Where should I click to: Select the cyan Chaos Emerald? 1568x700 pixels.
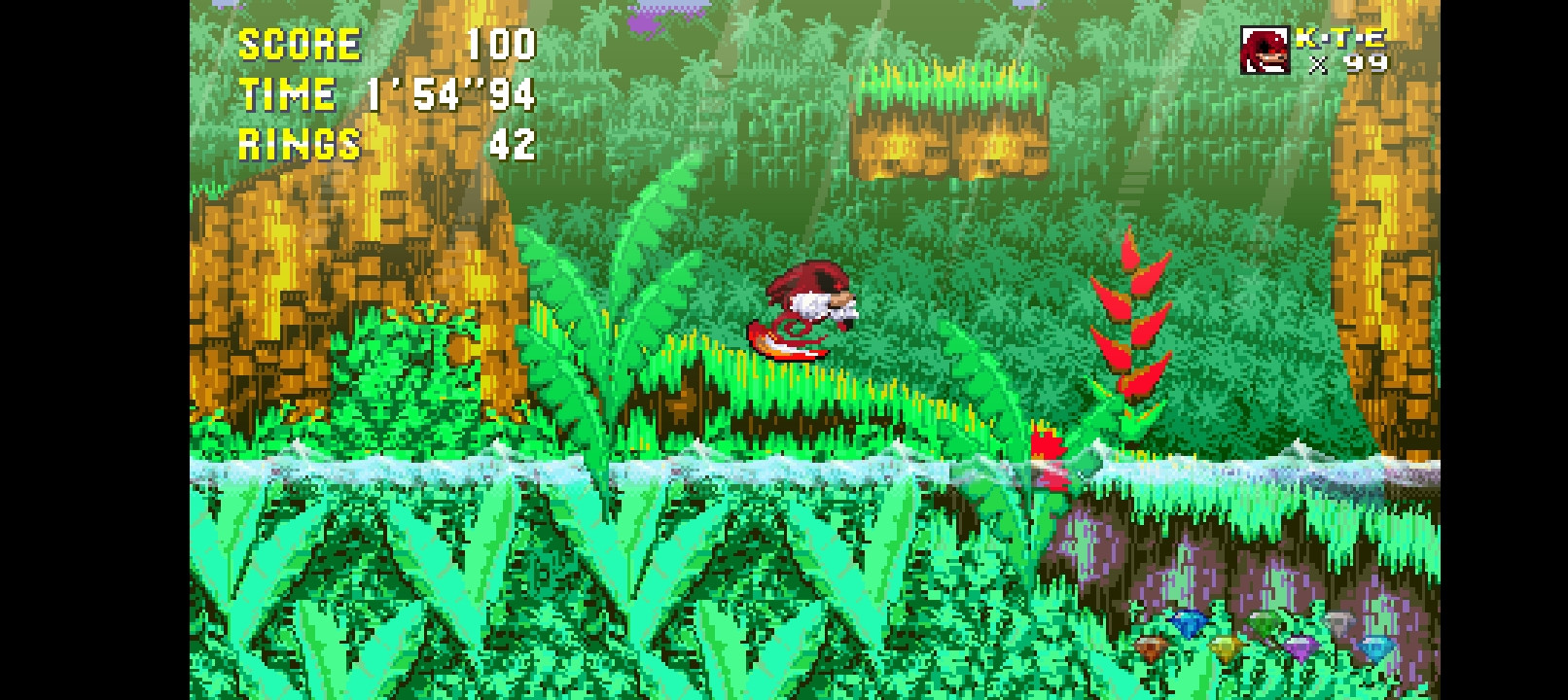[x=1375, y=647]
